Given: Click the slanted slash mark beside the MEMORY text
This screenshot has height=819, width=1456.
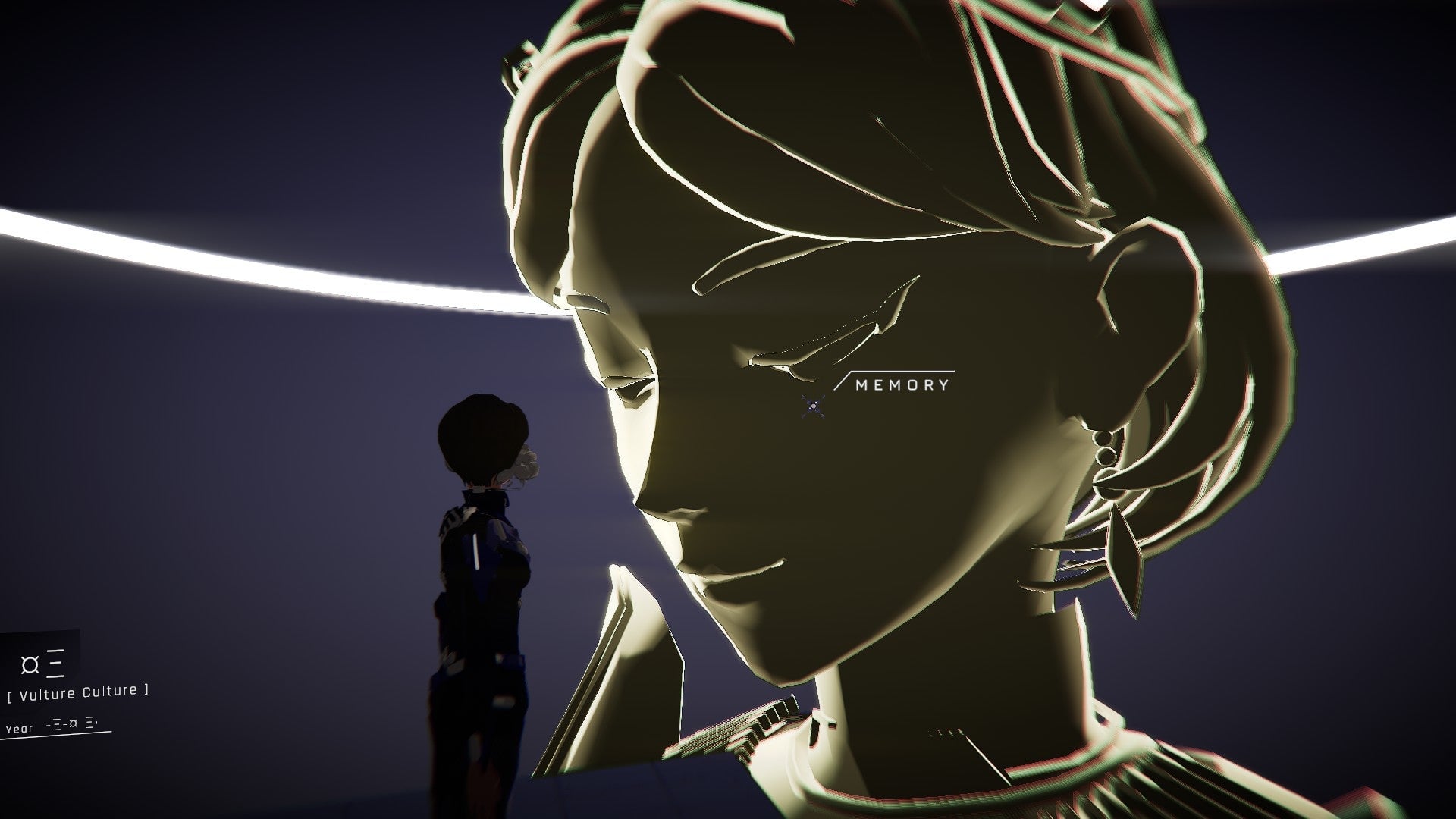Looking at the screenshot, I should (844, 381).
